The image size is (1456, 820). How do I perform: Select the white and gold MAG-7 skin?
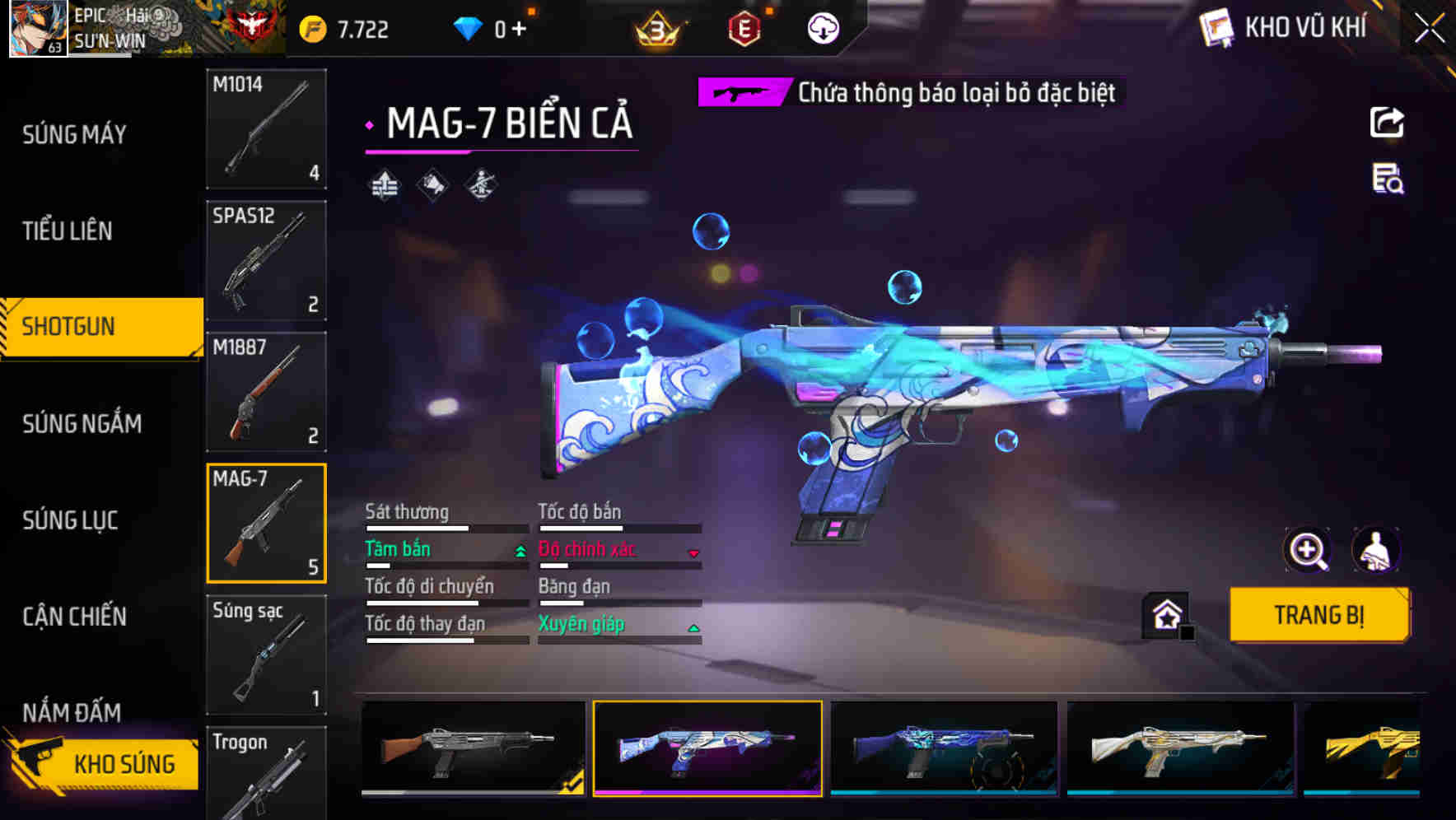(x=1179, y=748)
